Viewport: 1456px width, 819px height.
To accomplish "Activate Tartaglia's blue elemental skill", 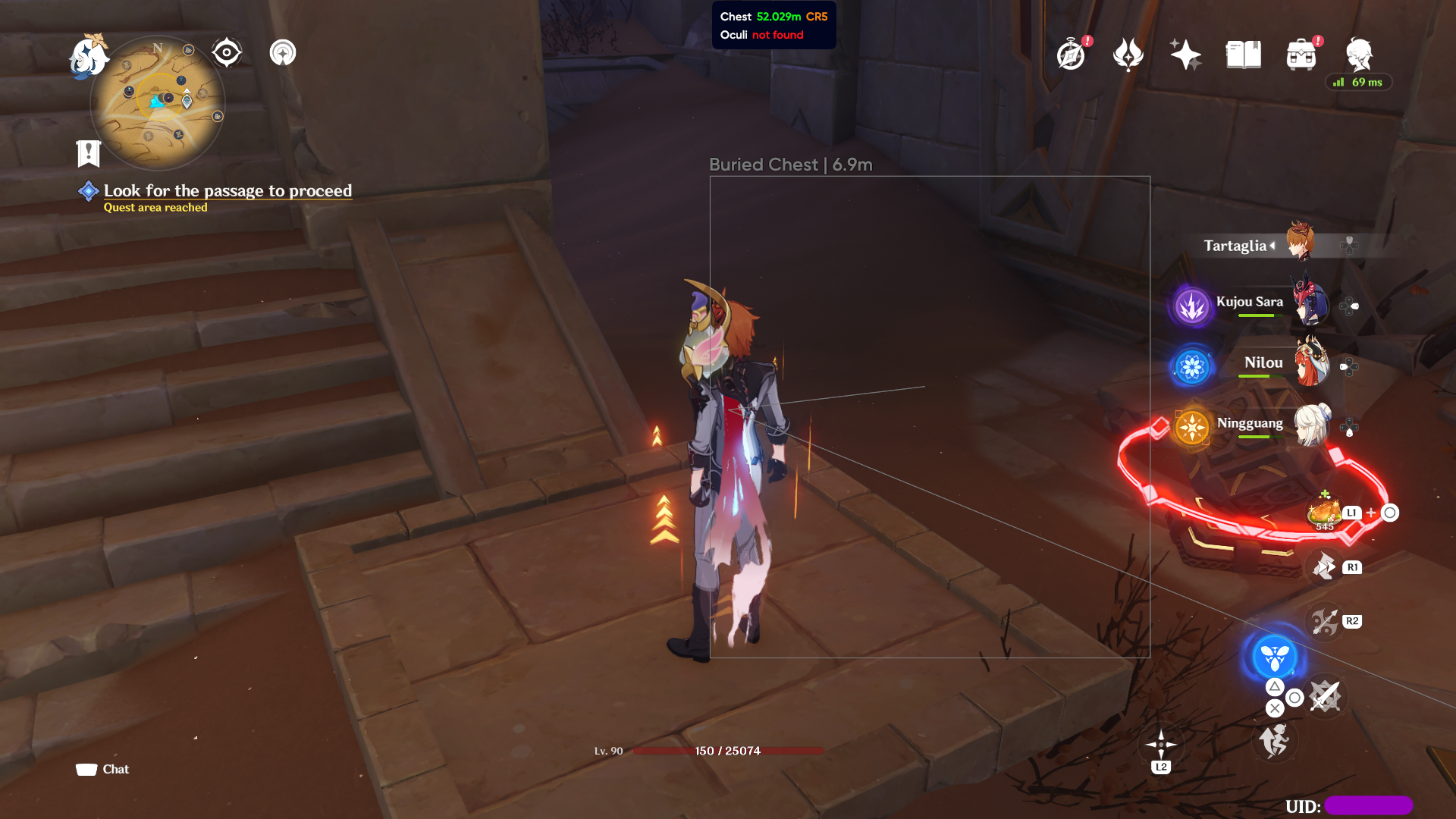I will [1275, 657].
